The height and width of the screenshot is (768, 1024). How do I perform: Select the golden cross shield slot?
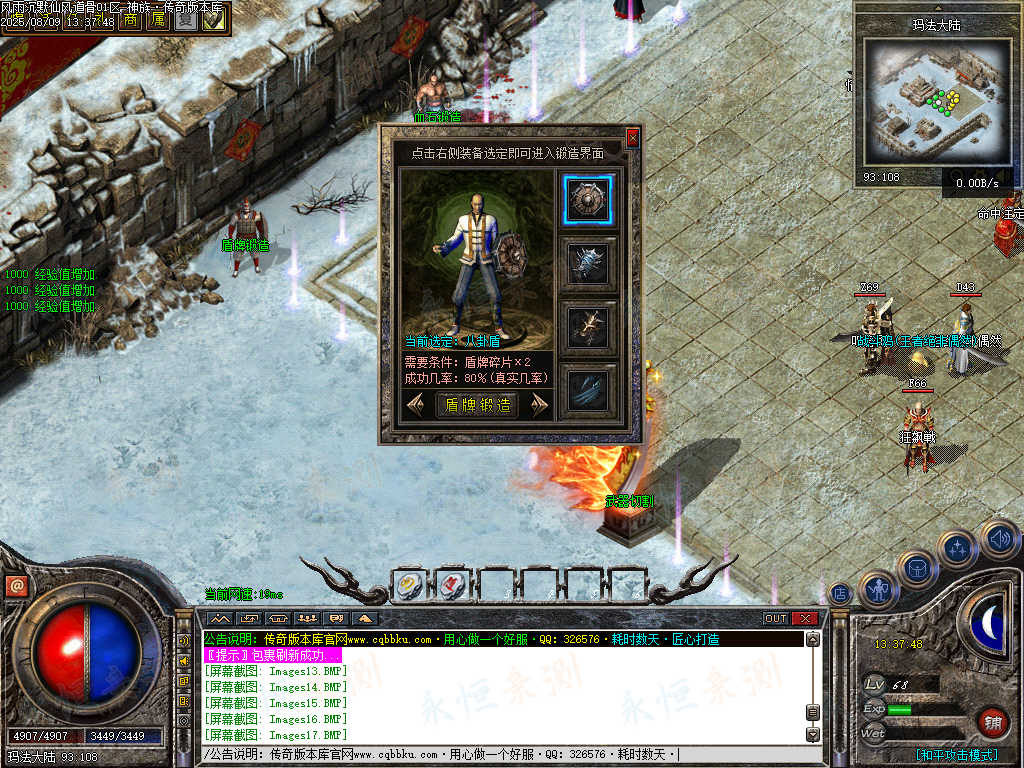tap(587, 326)
